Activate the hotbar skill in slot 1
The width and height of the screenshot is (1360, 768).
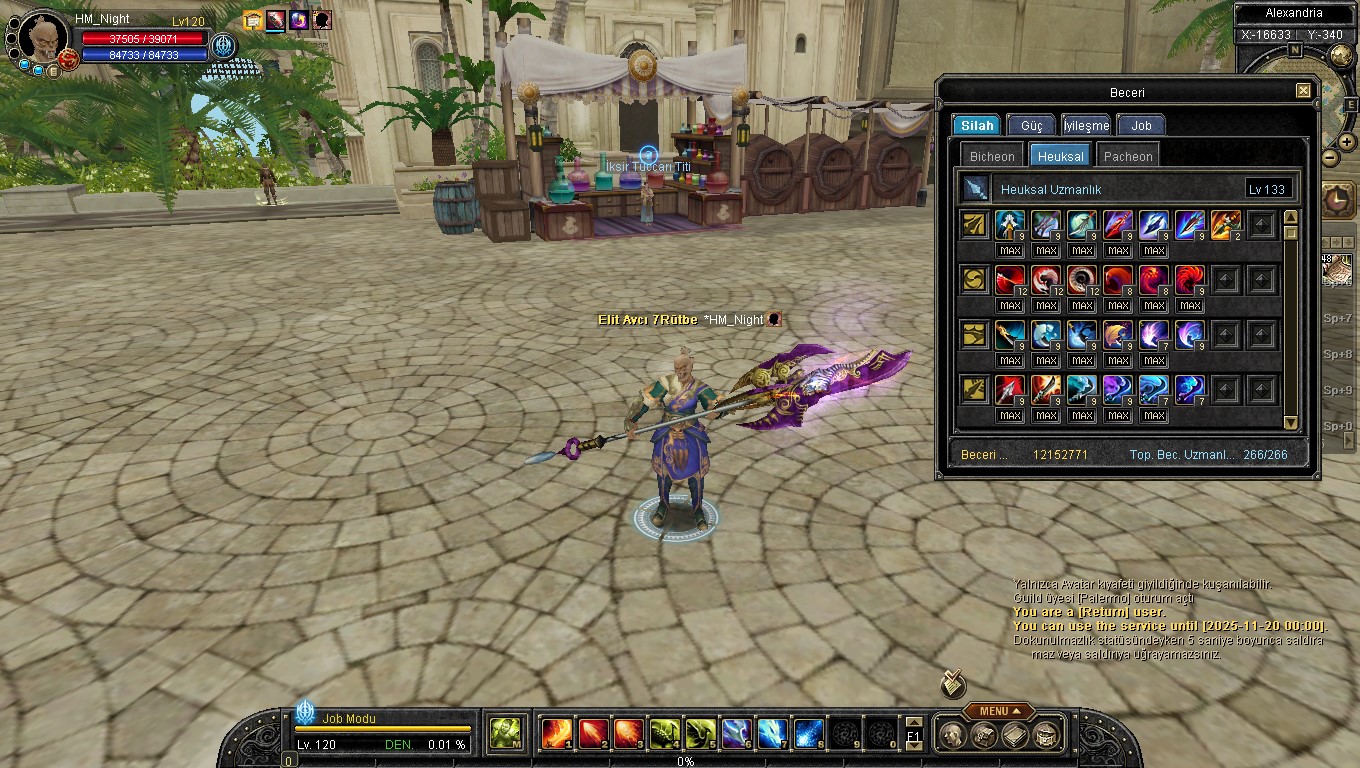(x=556, y=734)
